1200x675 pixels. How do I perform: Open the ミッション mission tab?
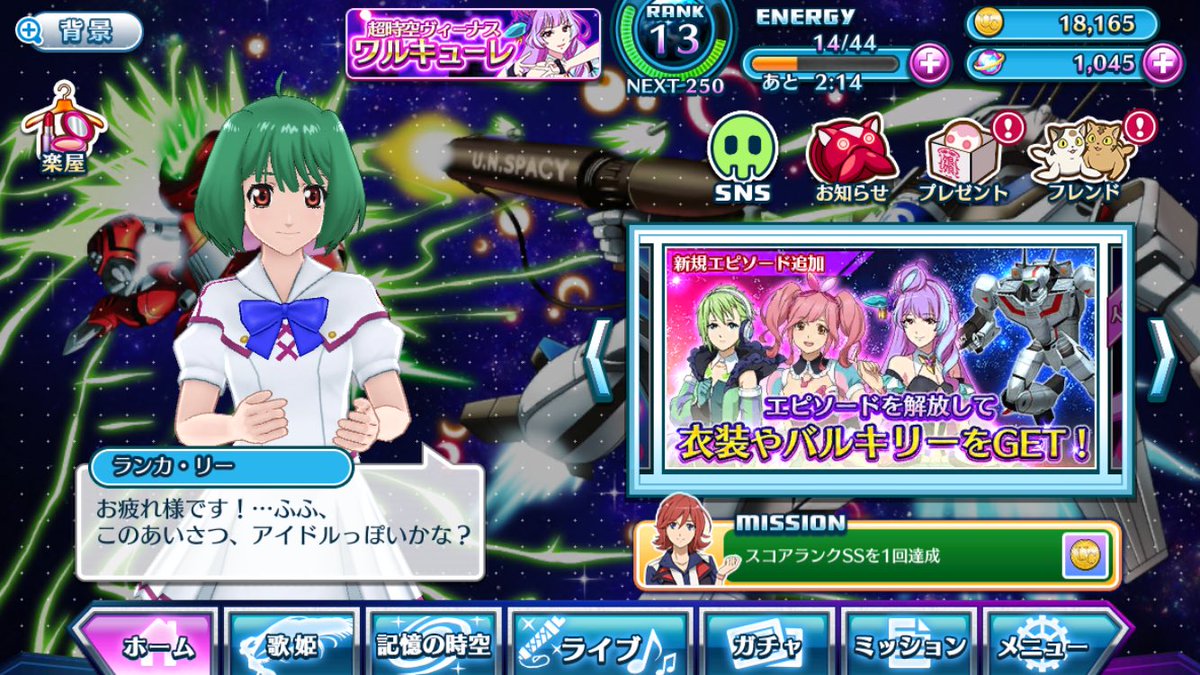(x=909, y=645)
